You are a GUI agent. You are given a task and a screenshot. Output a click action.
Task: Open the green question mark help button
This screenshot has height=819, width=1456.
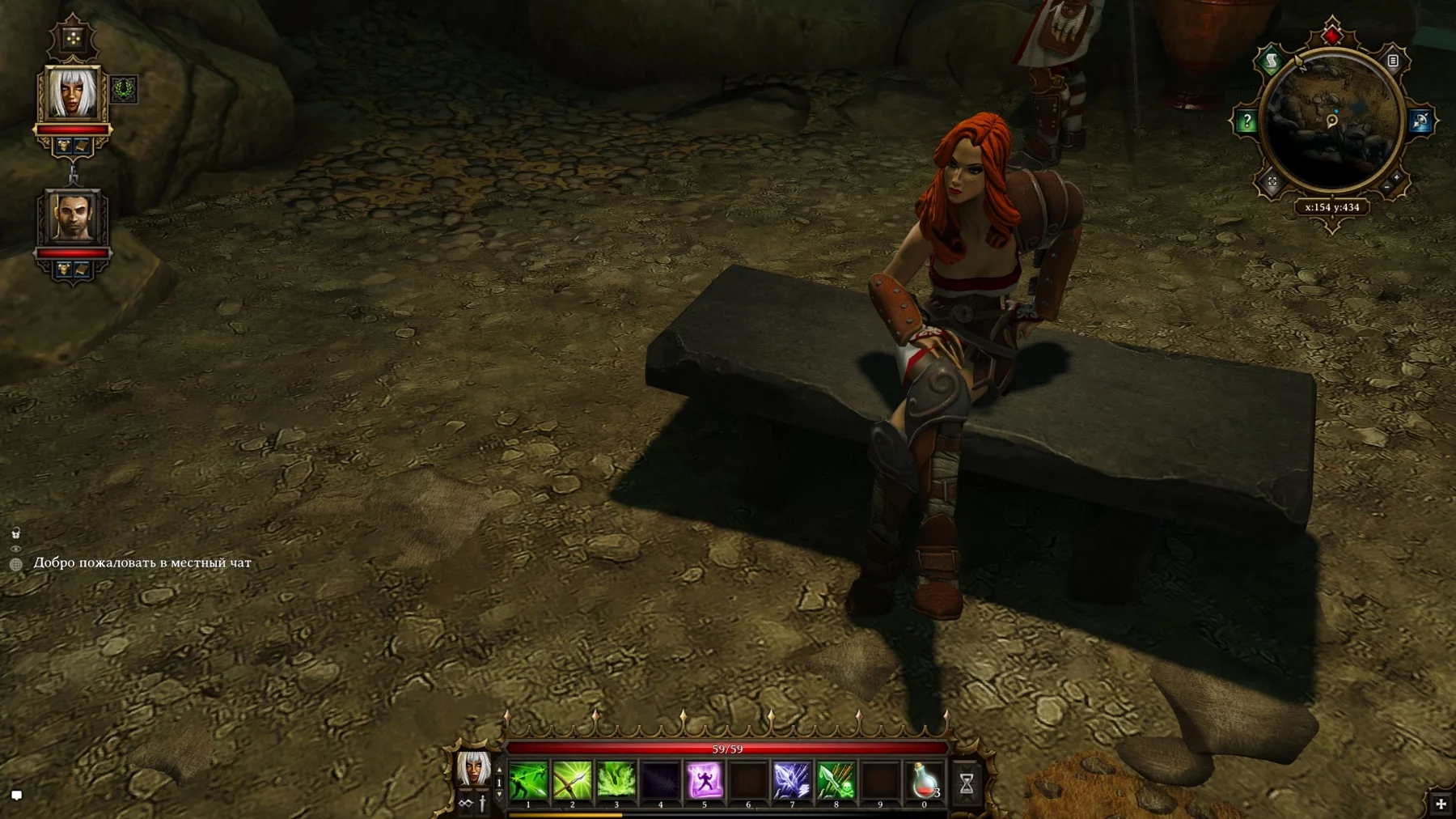coord(1246,122)
